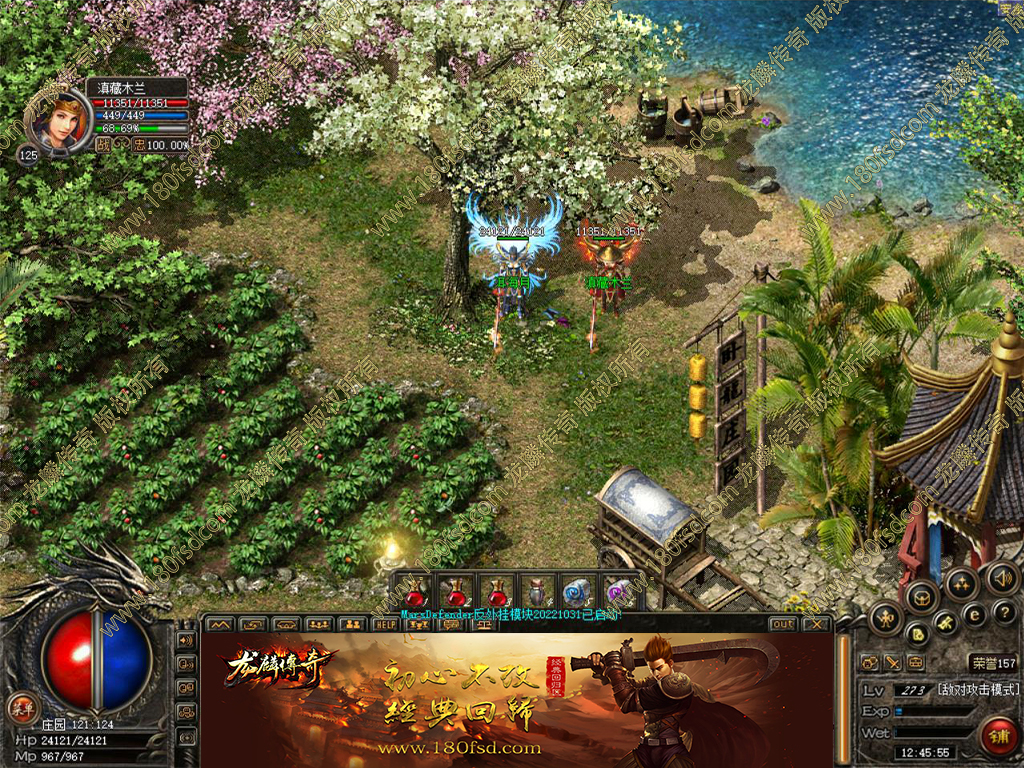Click the crossed sword small square button
The image size is (1024, 768).
point(892,662)
